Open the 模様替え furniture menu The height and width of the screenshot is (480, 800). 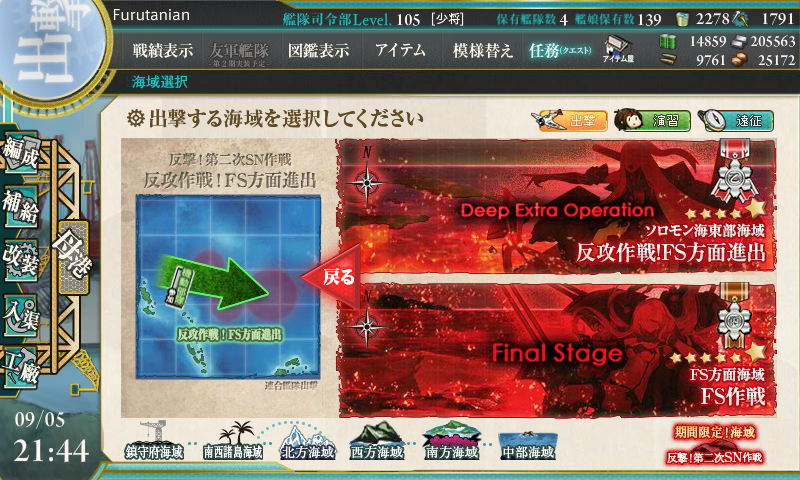point(483,50)
